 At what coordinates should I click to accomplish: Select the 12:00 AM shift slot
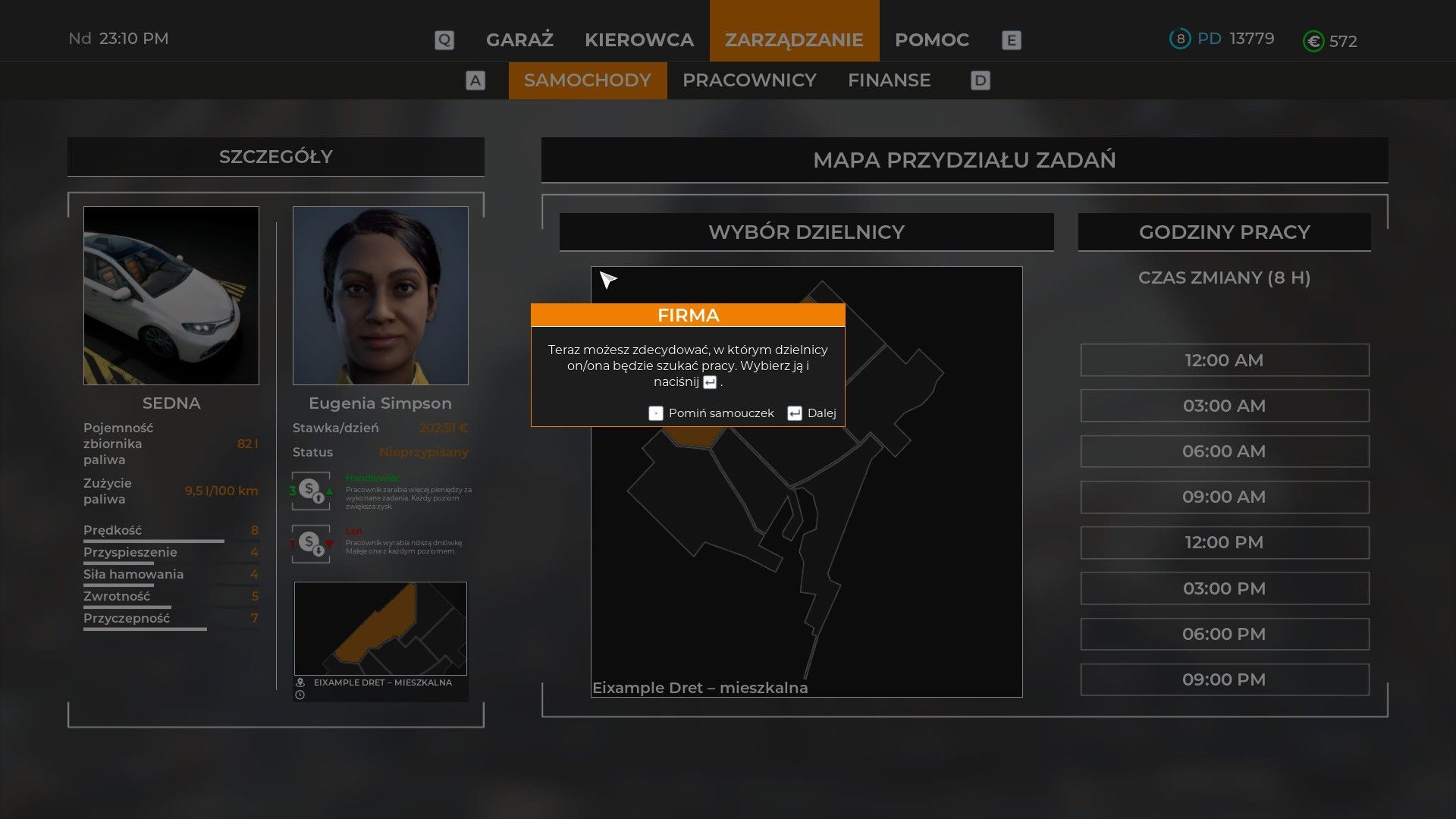click(x=1224, y=360)
